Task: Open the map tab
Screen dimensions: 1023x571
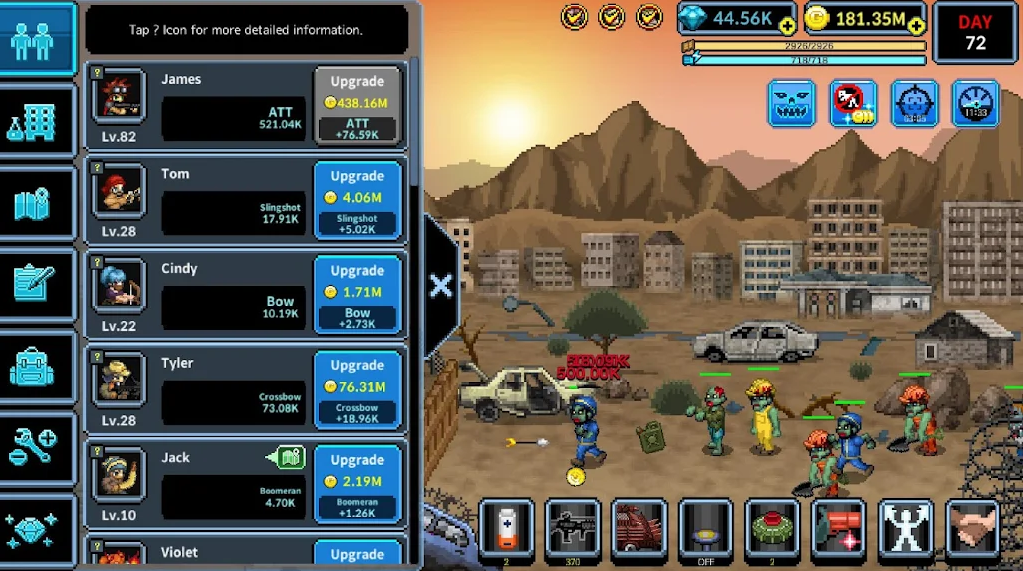Action: [38, 204]
